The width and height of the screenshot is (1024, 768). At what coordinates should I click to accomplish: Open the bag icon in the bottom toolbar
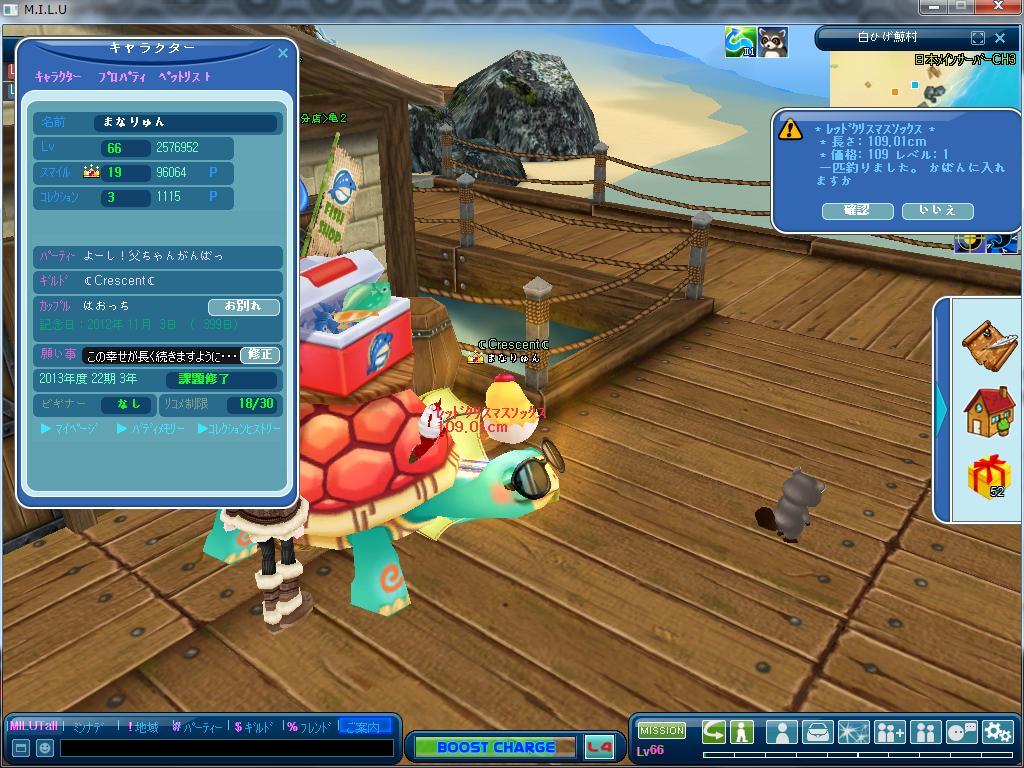tap(818, 733)
